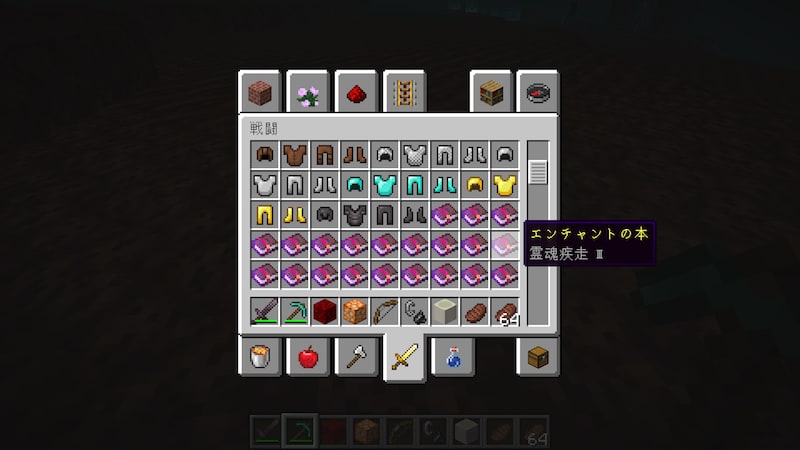
Task: Select the bow in the hotbar row
Action: (x=385, y=311)
